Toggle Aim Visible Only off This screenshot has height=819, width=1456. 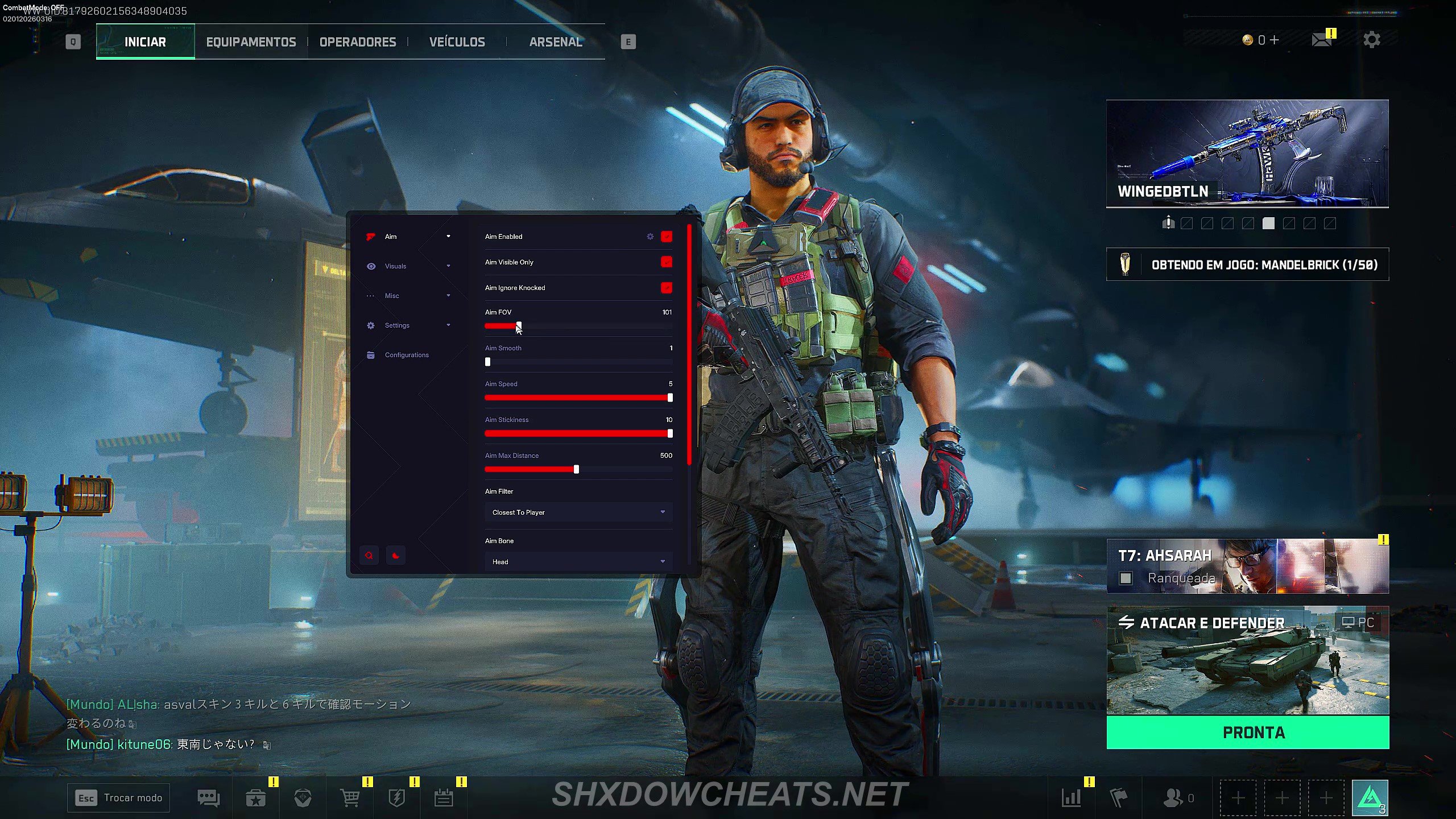tap(666, 262)
